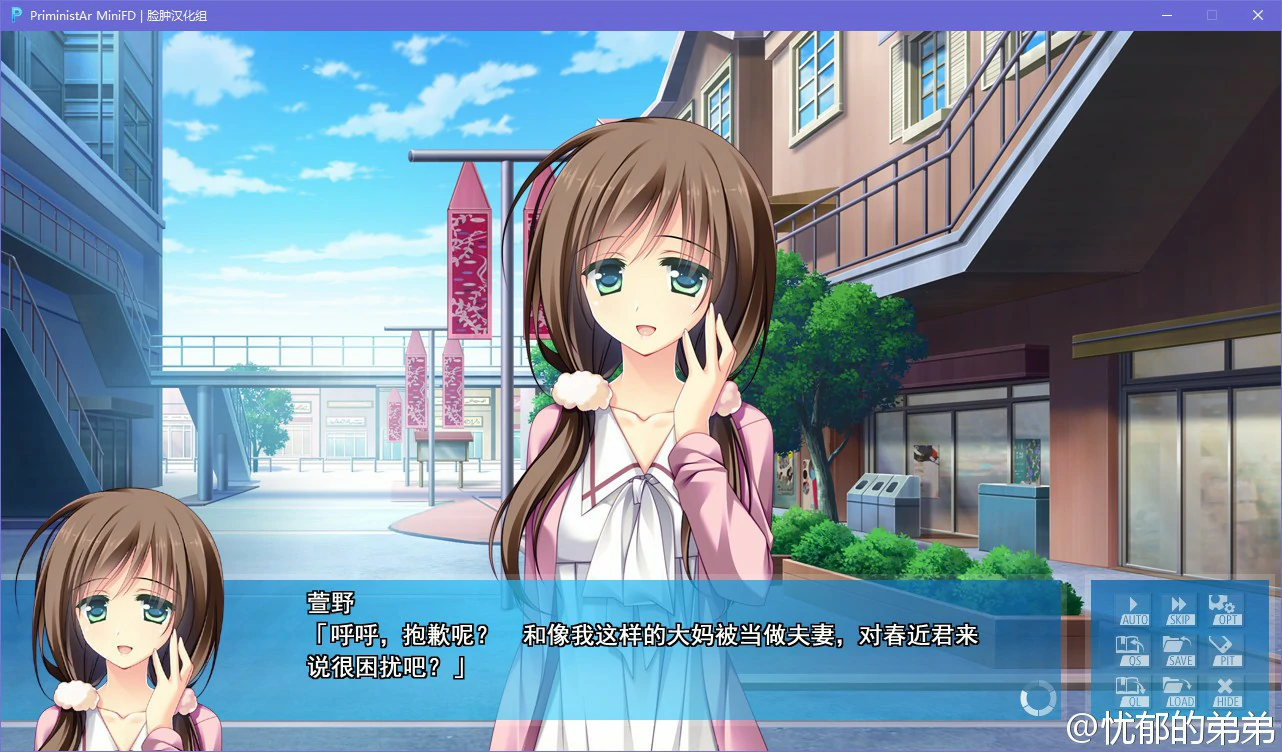Viewport: 1282px width, 752px height.
Task: Enable auto-read with the AUTO button
Action: coord(1133,610)
